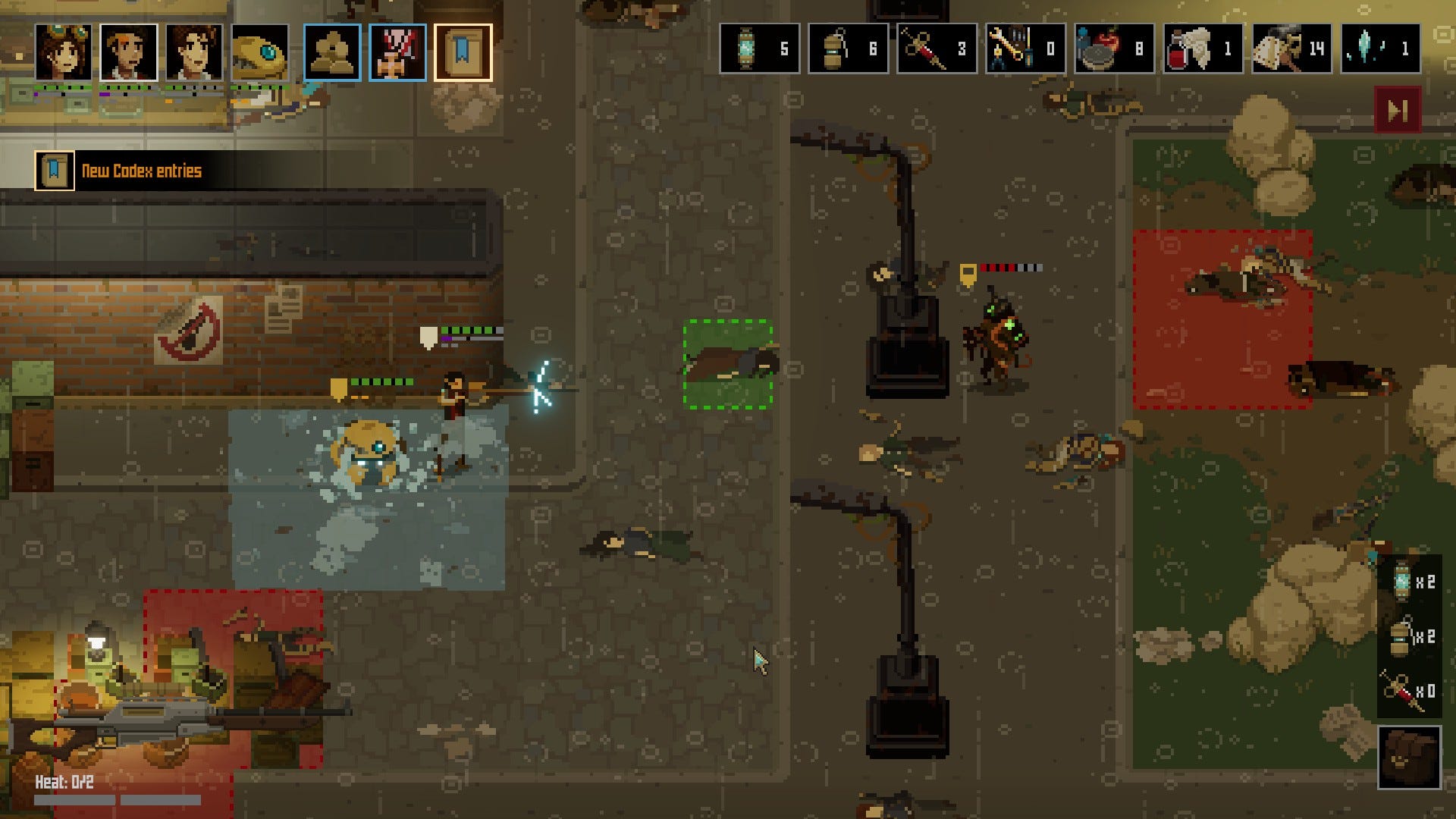The width and height of the screenshot is (1456, 819).
Task: Open the medal and flag icon
Action: [x=397, y=52]
